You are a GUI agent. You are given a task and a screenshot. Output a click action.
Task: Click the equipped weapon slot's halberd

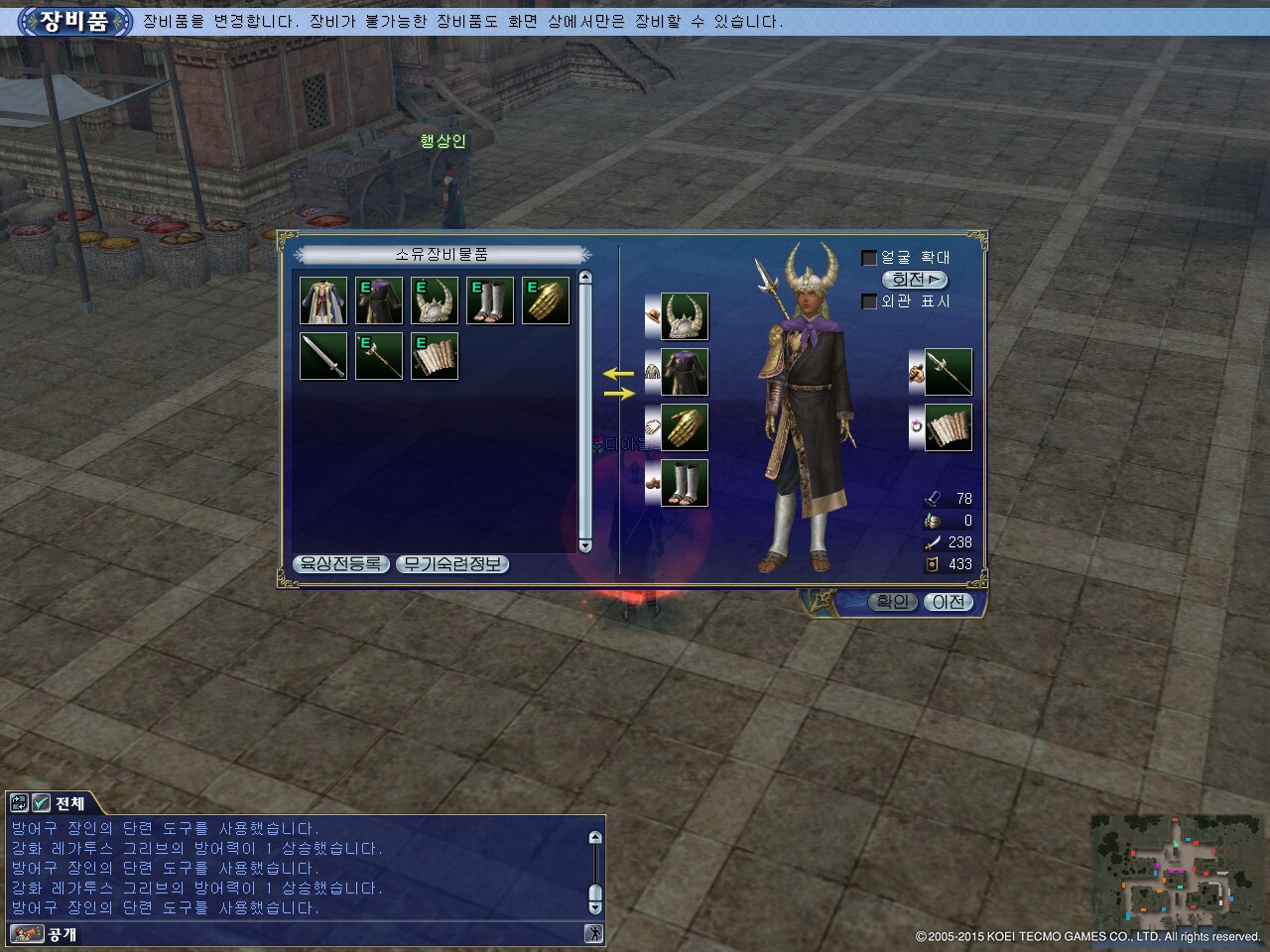[x=949, y=373]
